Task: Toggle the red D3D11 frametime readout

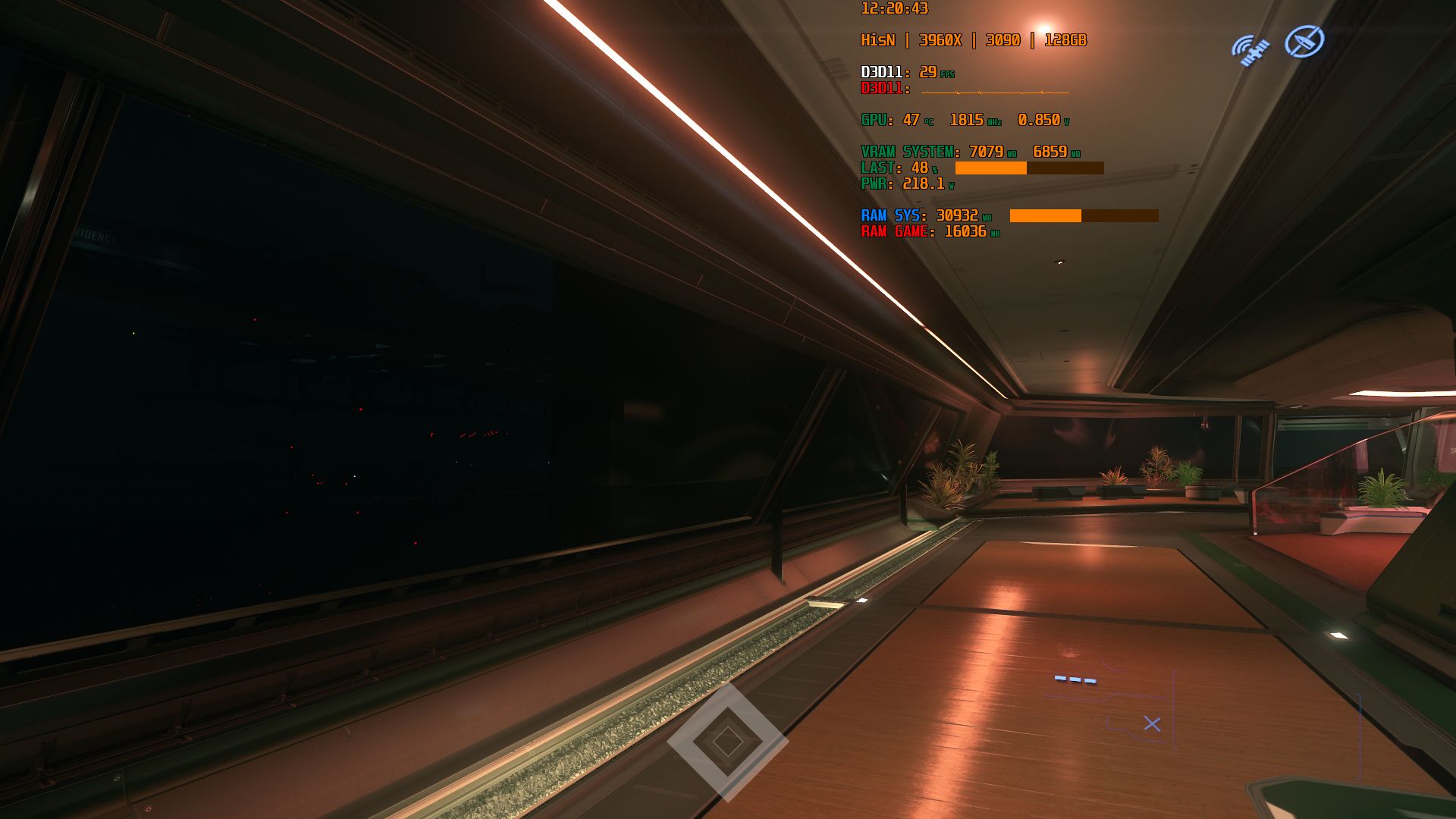Action: pyautogui.click(x=883, y=88)
